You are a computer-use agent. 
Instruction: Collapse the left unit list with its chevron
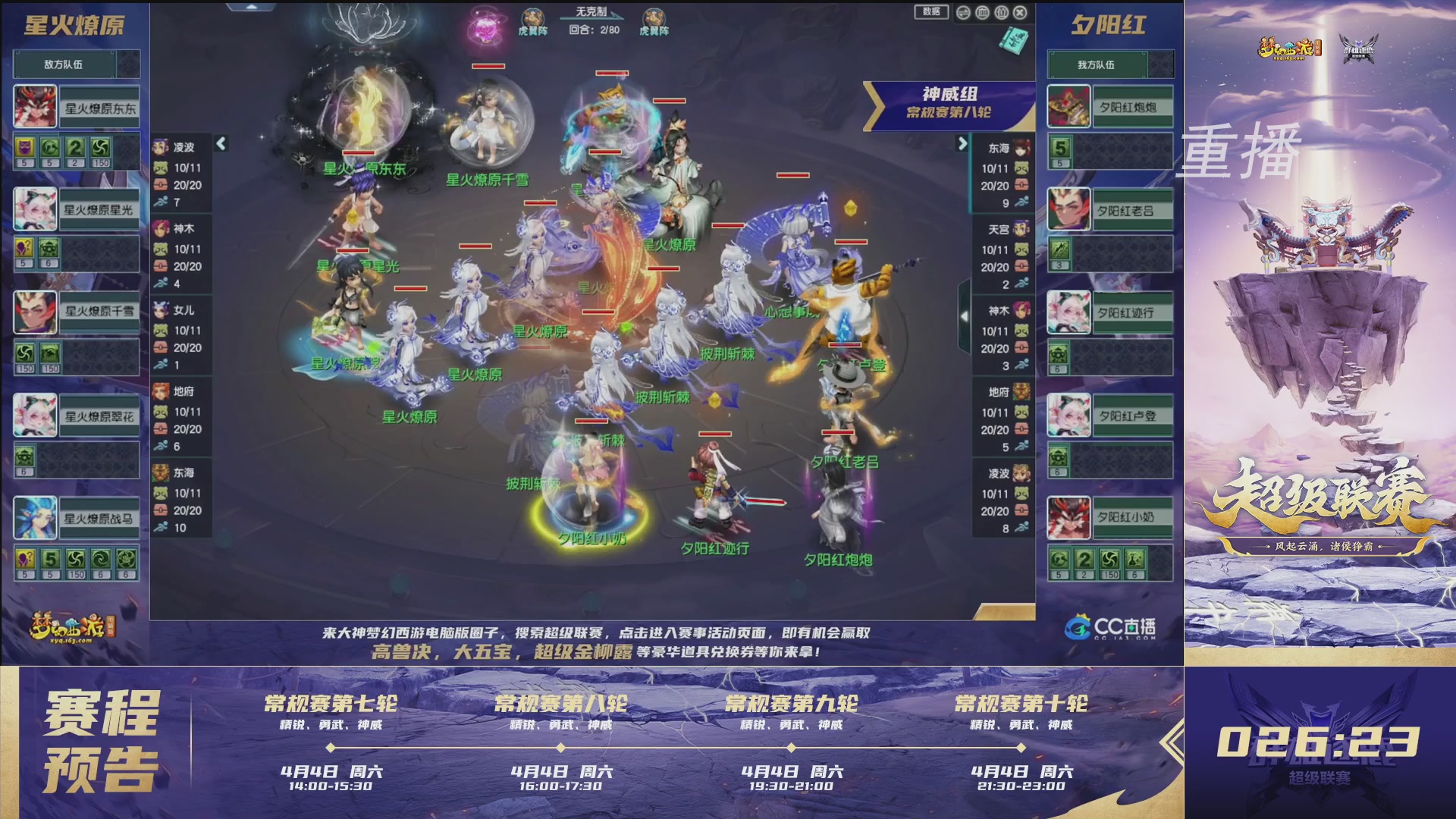221,141
